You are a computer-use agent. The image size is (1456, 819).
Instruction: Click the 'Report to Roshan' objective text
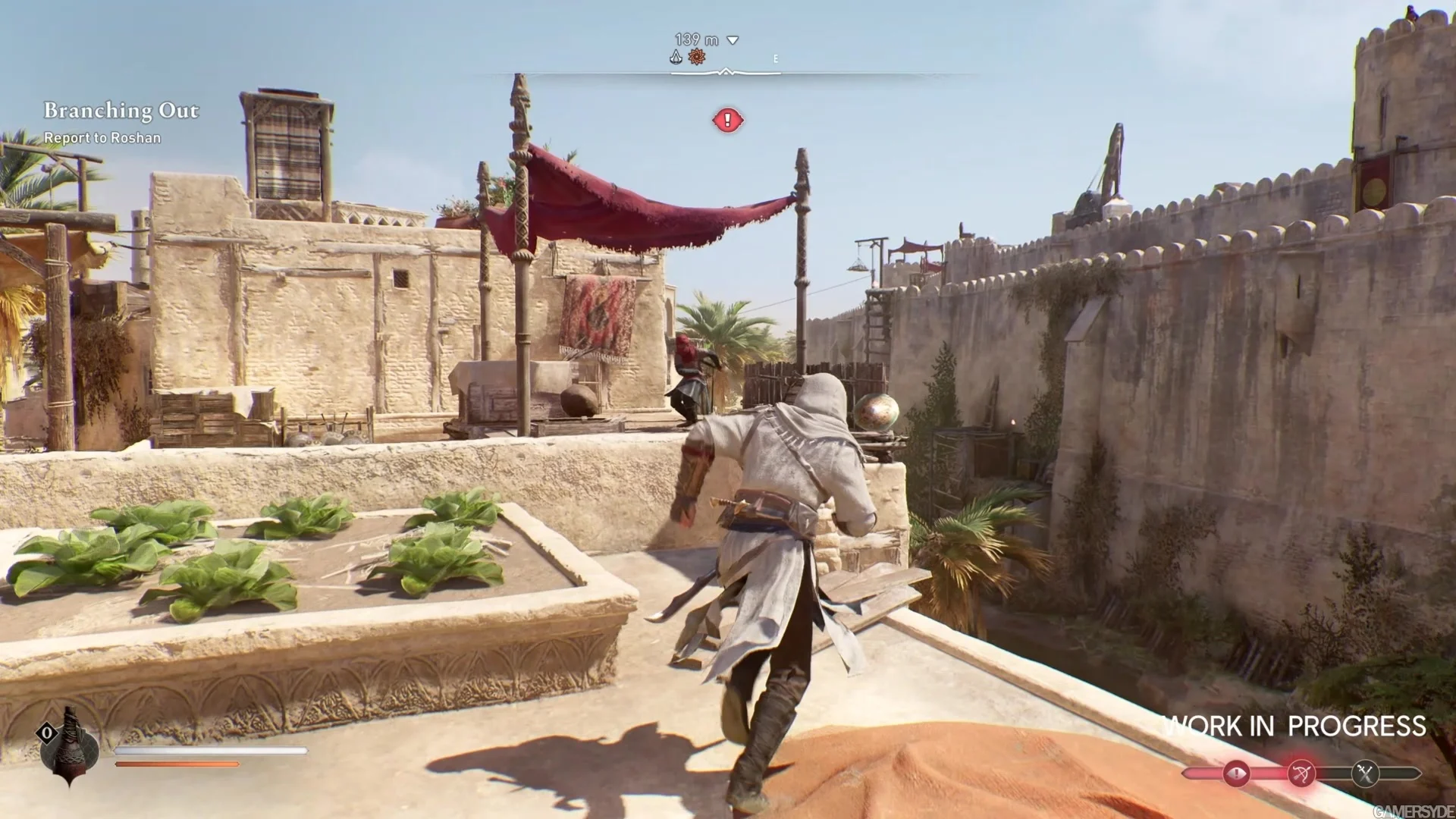(x=102, y=138)
